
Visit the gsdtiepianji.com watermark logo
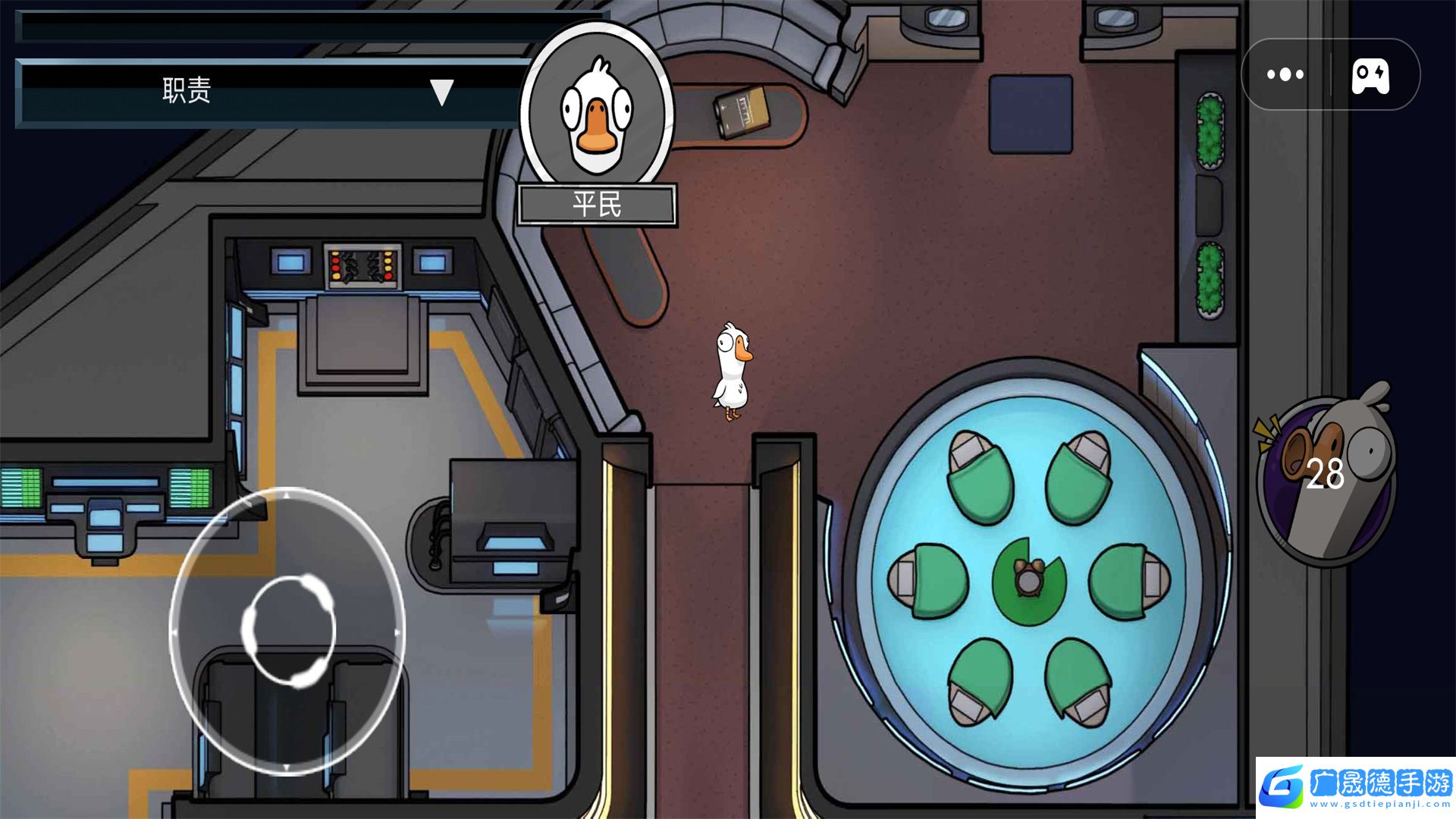tap(1355, 787)
